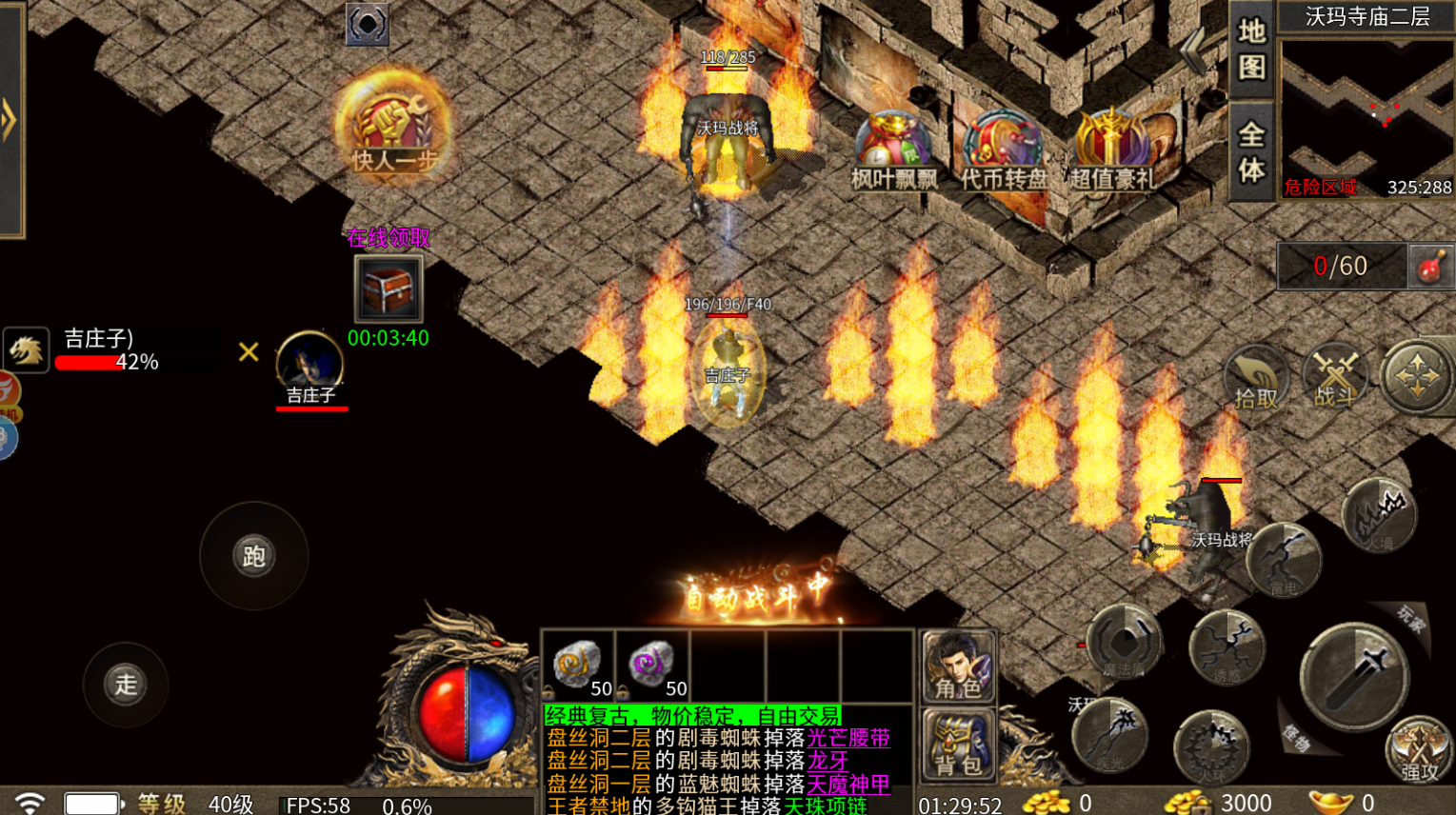
Task: Claim the 在线领取 online reward chest
Action: (x=388, y=288)
